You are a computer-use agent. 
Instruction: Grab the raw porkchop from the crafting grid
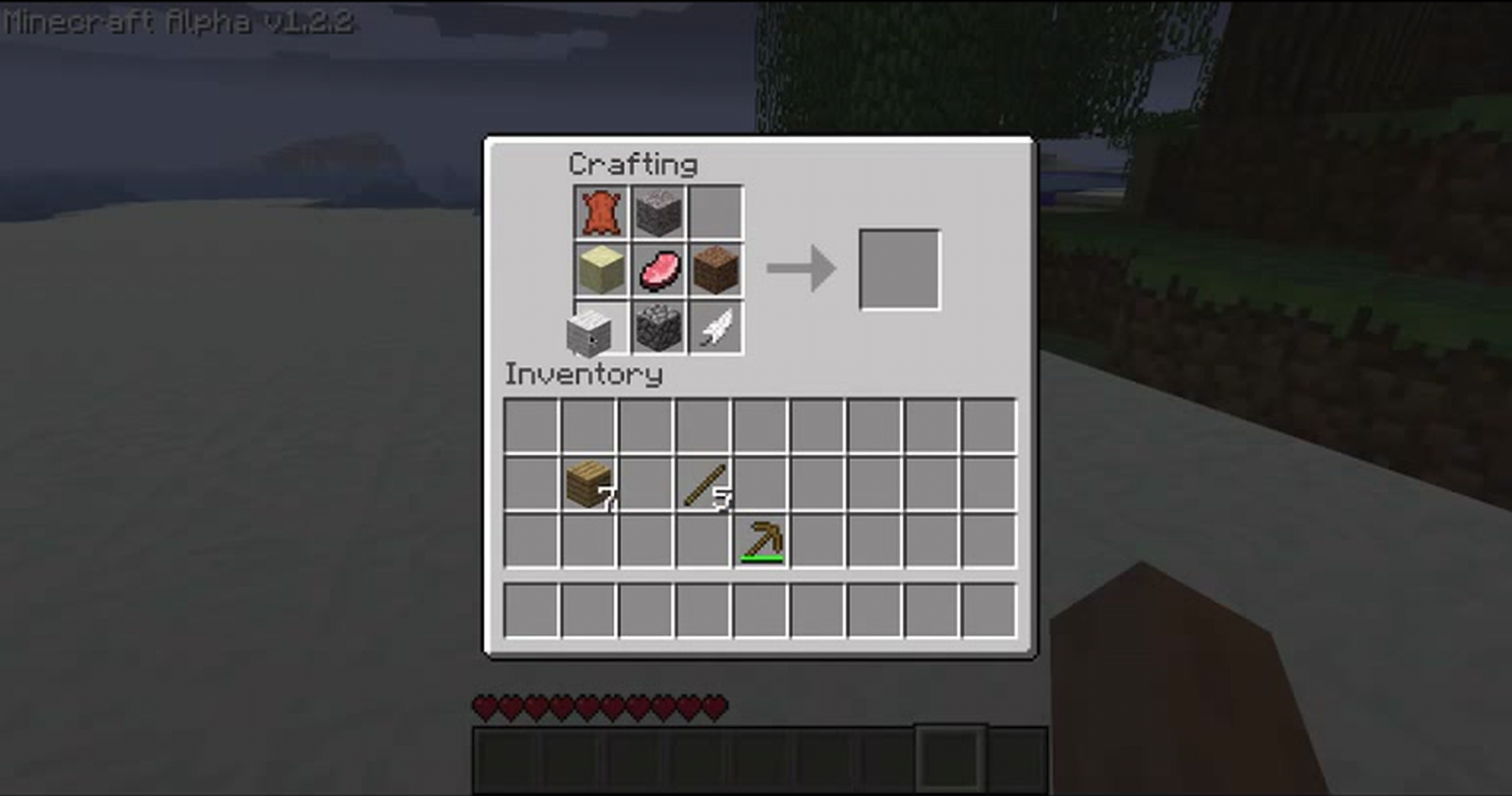click(x=657, y=270)
